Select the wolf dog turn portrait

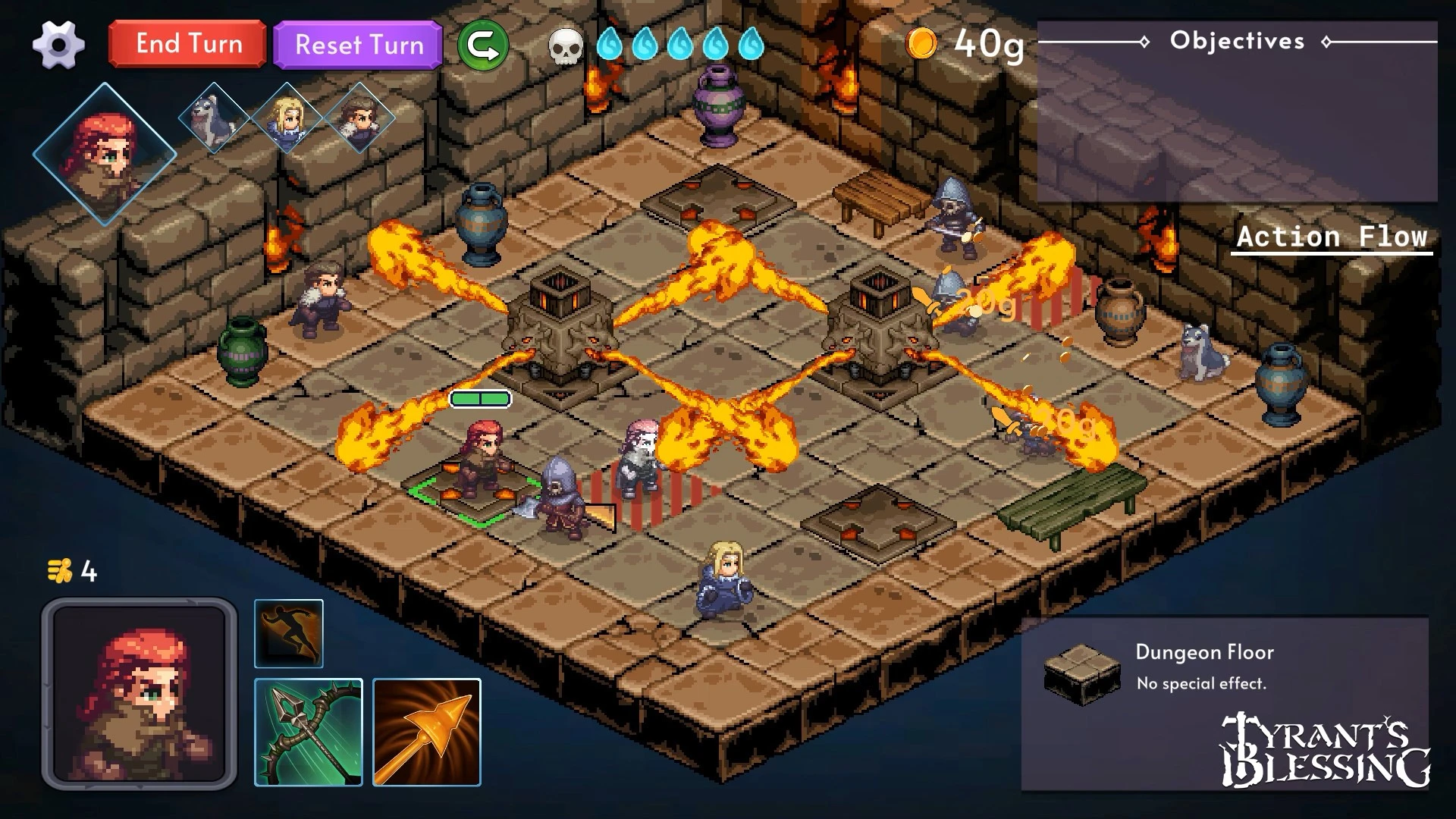click(x=214, y=118)
